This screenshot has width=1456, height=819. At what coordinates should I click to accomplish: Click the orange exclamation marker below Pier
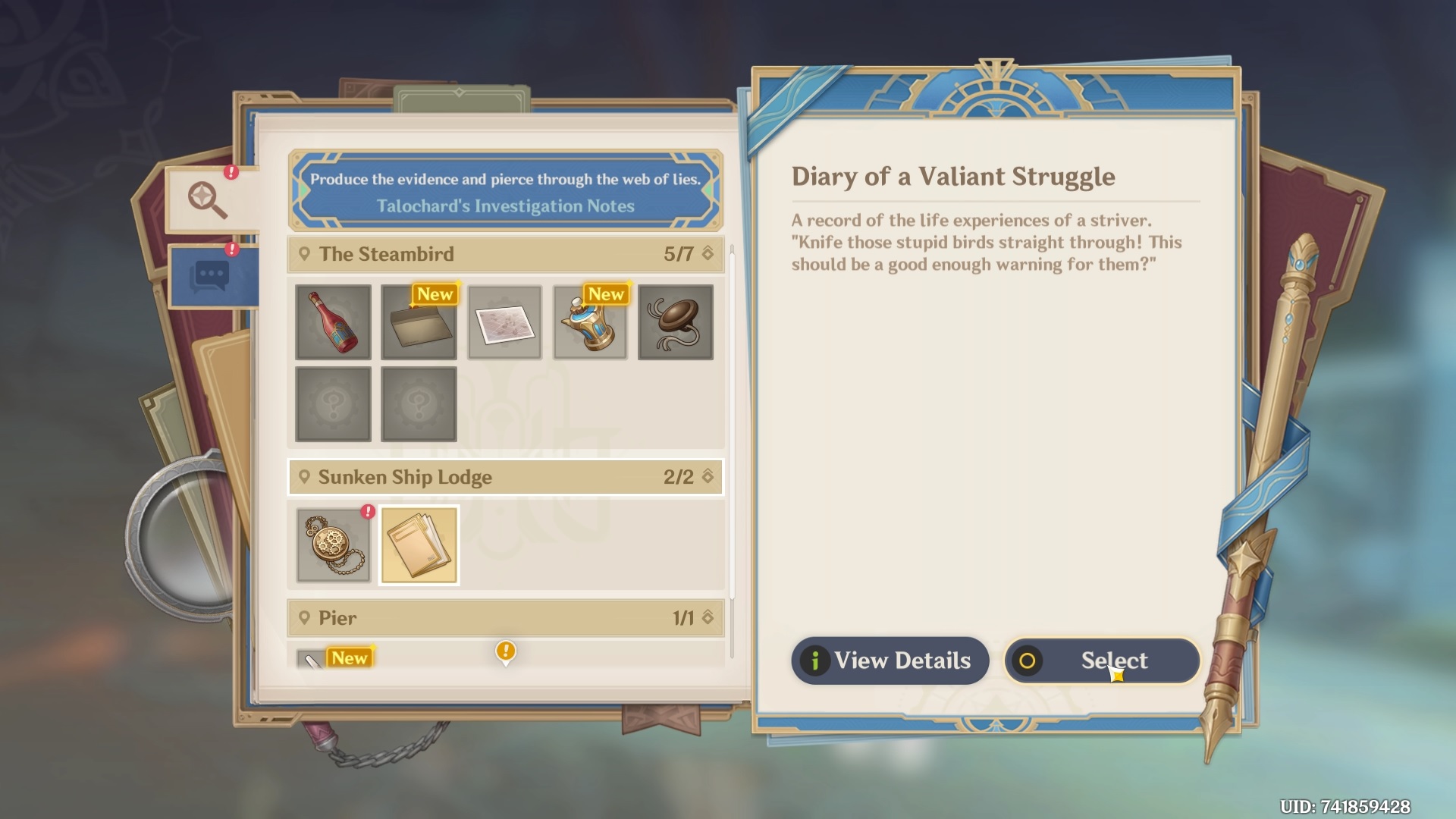(506, 651)
